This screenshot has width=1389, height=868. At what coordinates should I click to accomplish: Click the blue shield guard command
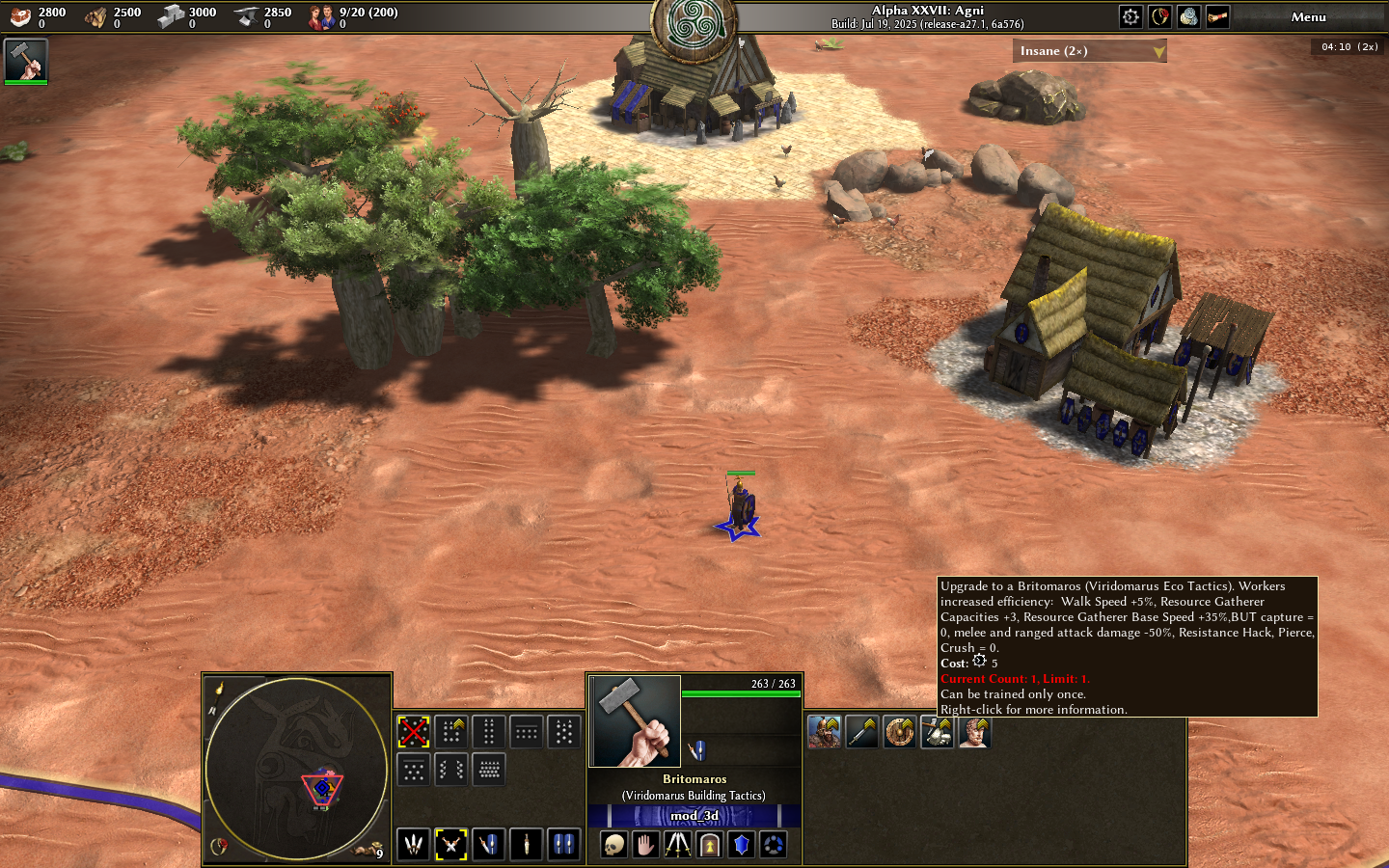tap(742, 846)
